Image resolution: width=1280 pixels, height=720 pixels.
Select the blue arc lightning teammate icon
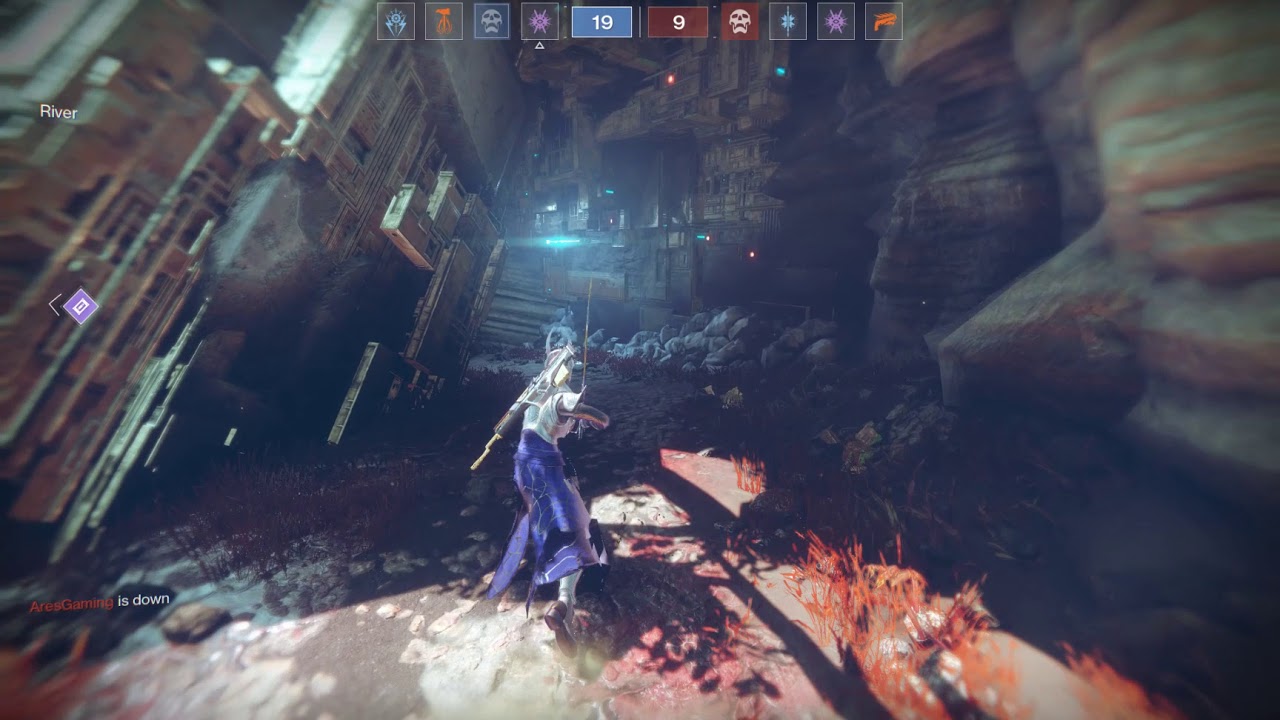click(x=396, y=22)
